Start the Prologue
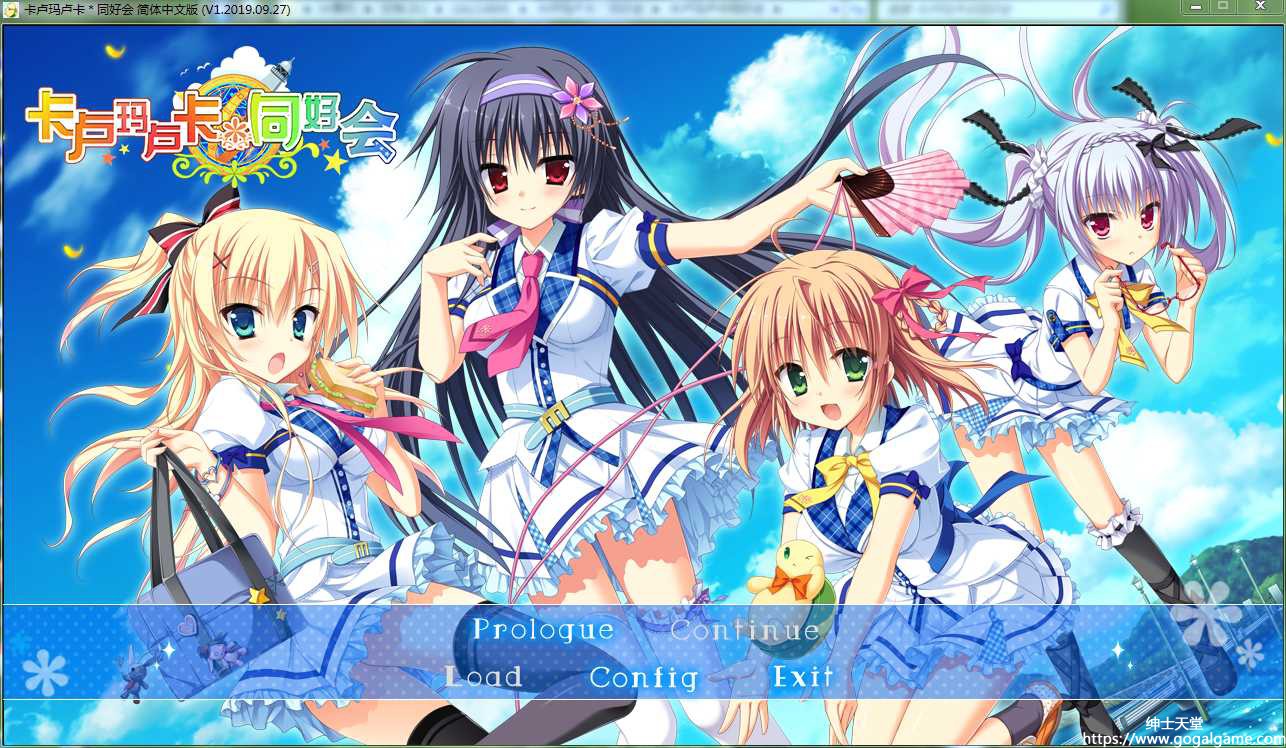1286x748 pixels. pos(543,630)
